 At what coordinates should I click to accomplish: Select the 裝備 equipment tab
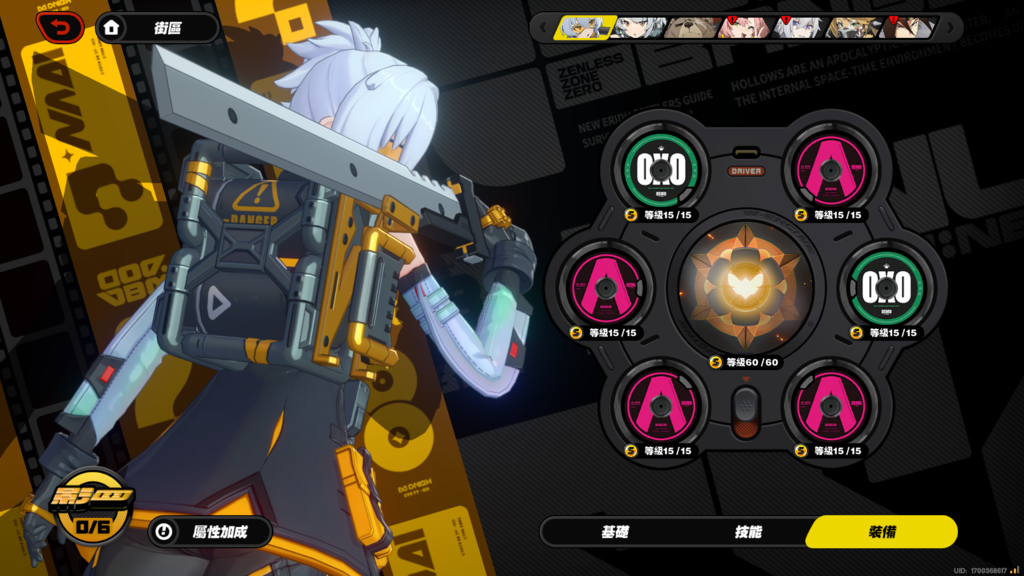point(882,532)
